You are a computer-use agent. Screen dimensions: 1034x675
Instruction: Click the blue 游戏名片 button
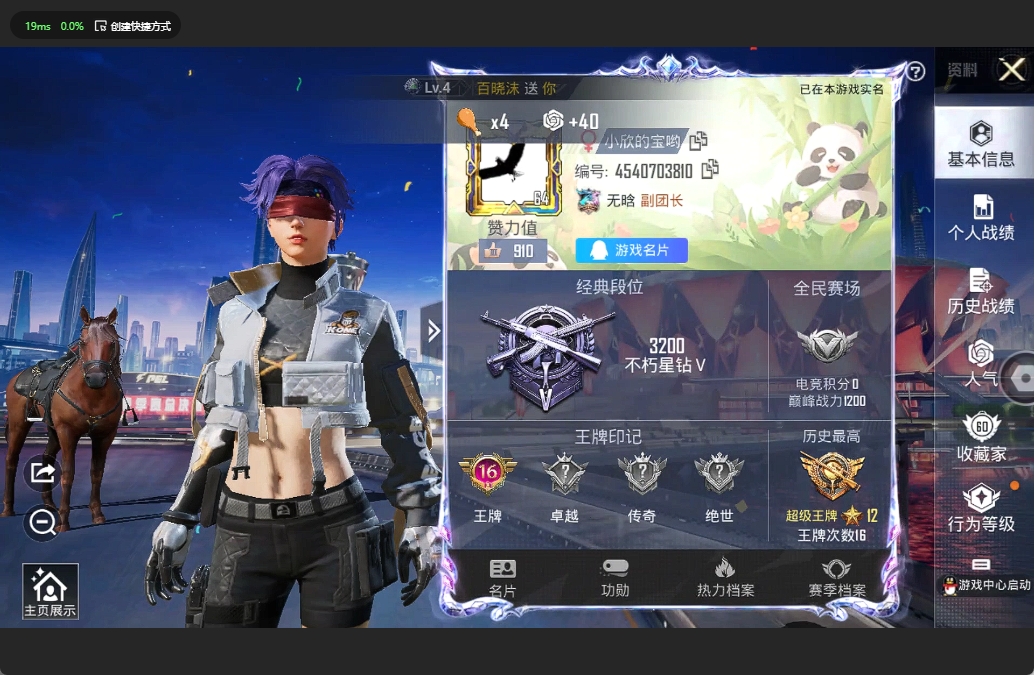click(x=631, y=250)
